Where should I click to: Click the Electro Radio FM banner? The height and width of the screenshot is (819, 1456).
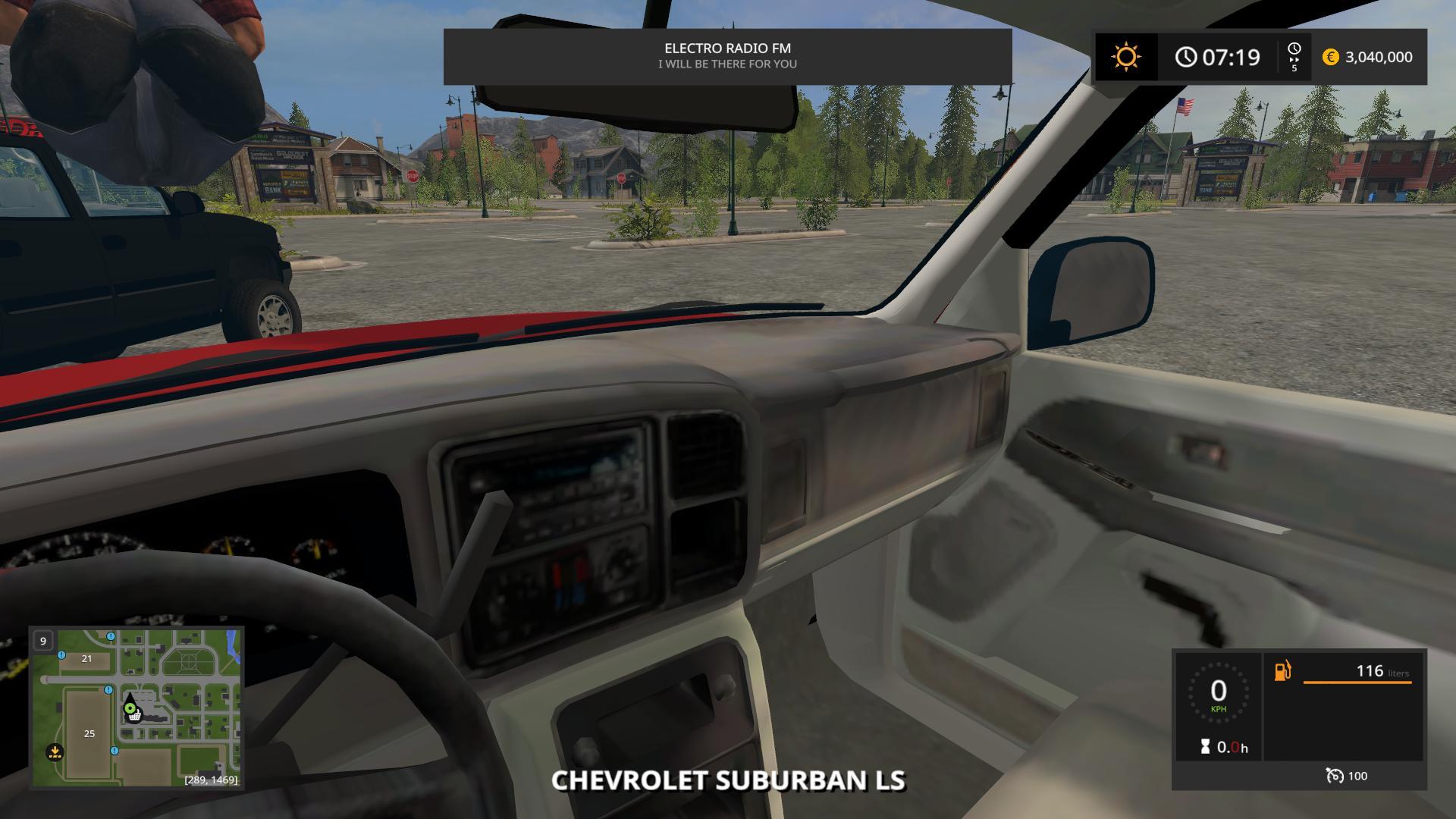coord(727,56)
